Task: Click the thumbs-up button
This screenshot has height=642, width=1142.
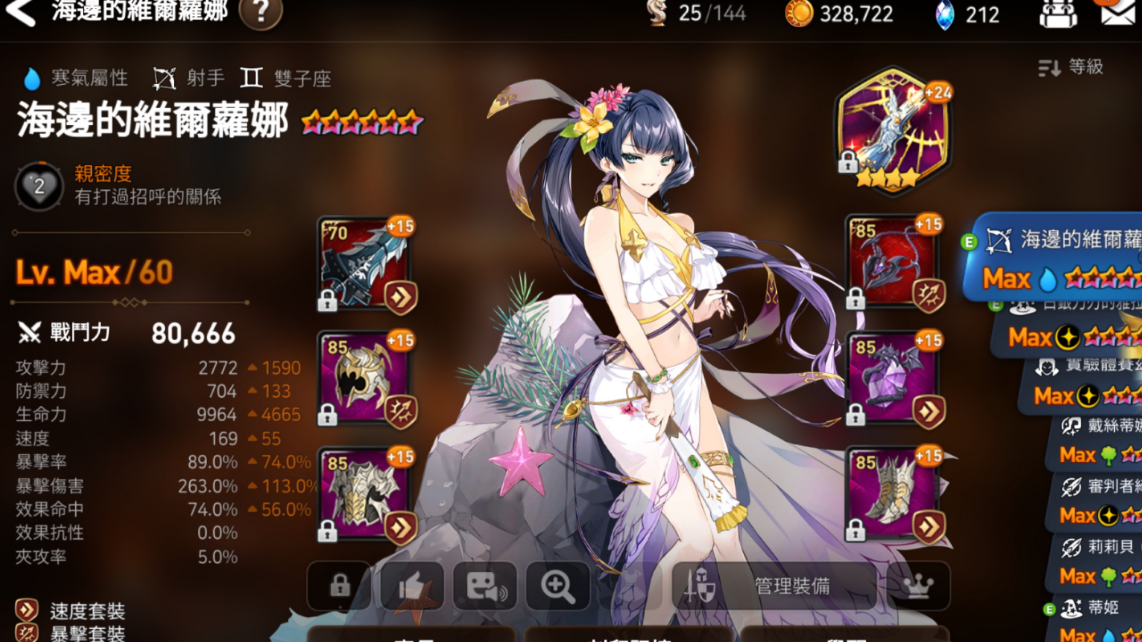Action: (412, 586)
